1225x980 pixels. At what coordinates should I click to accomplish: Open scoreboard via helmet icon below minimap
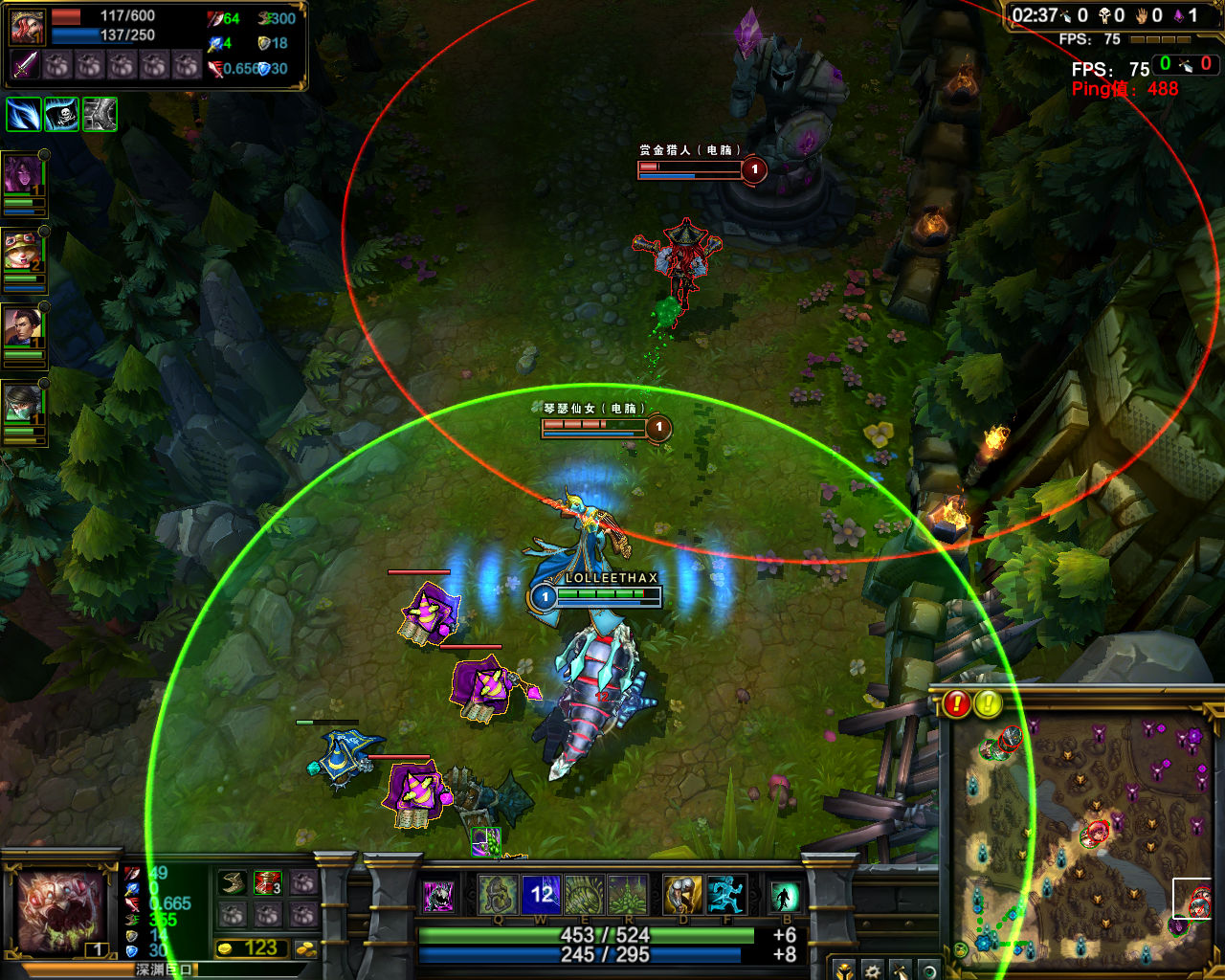tap(845, 971)
